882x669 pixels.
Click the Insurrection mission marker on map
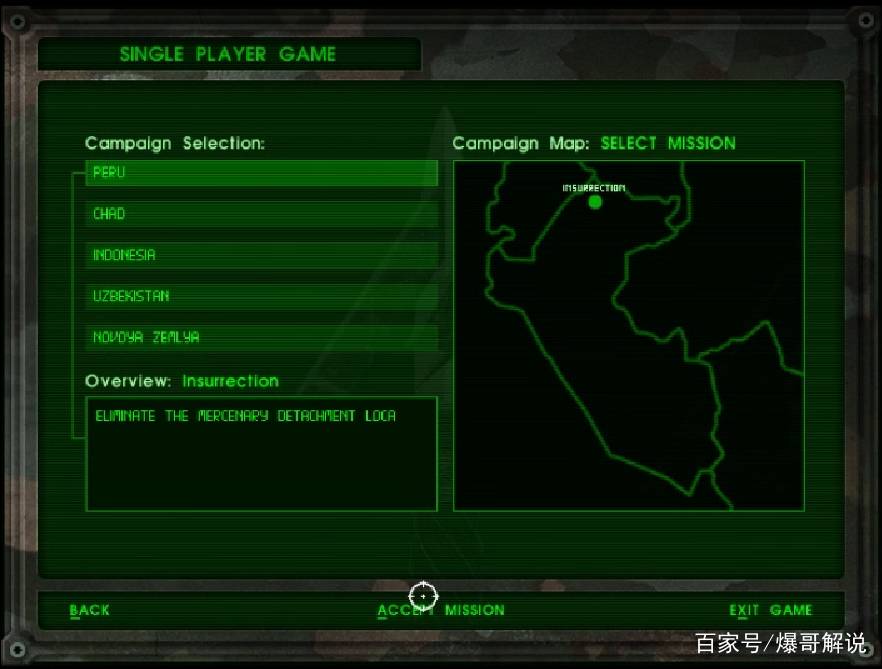tap(595, 202)
